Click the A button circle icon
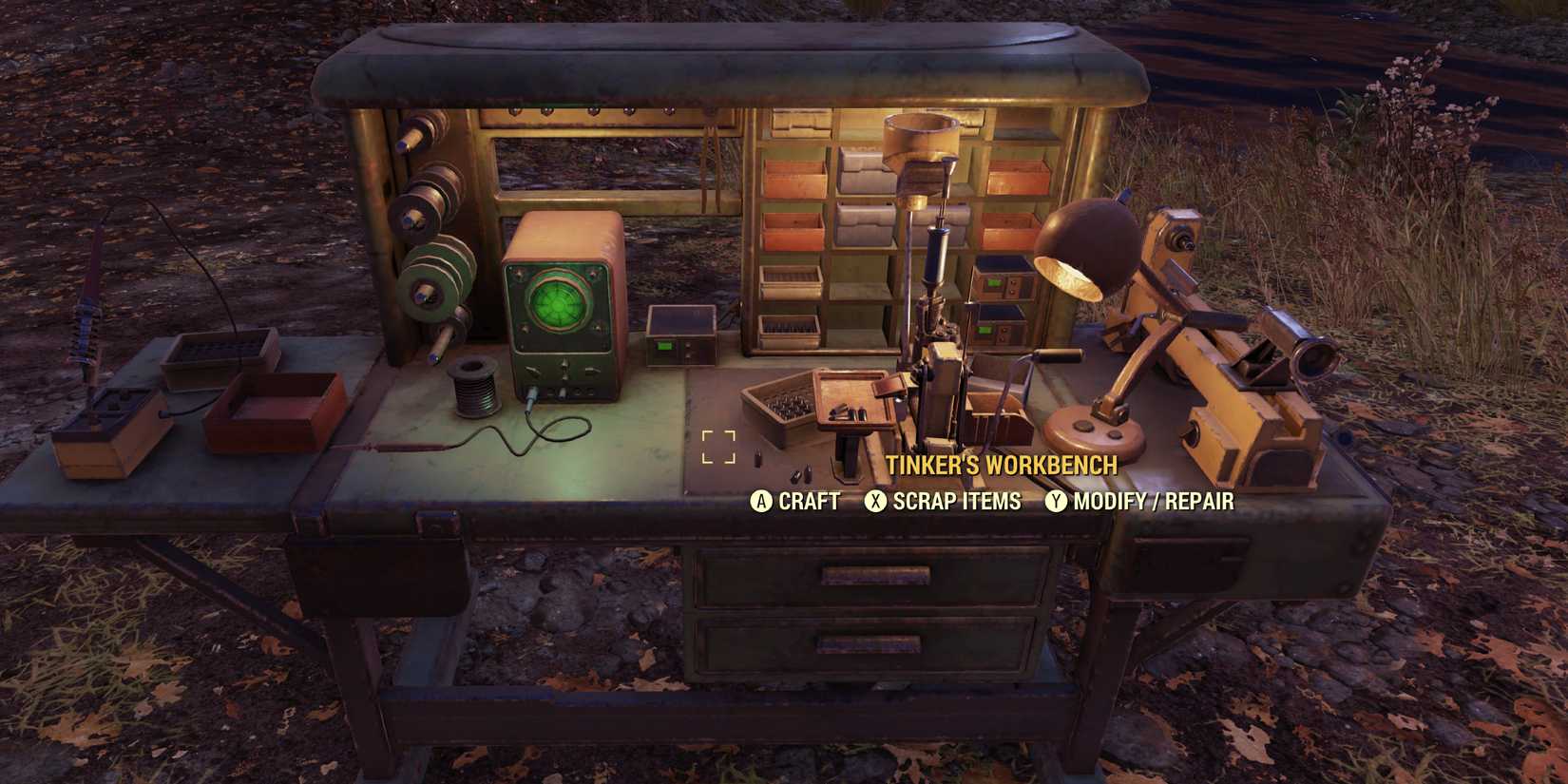This screenshot has height=784, width=1568. [x=759, y=502]
